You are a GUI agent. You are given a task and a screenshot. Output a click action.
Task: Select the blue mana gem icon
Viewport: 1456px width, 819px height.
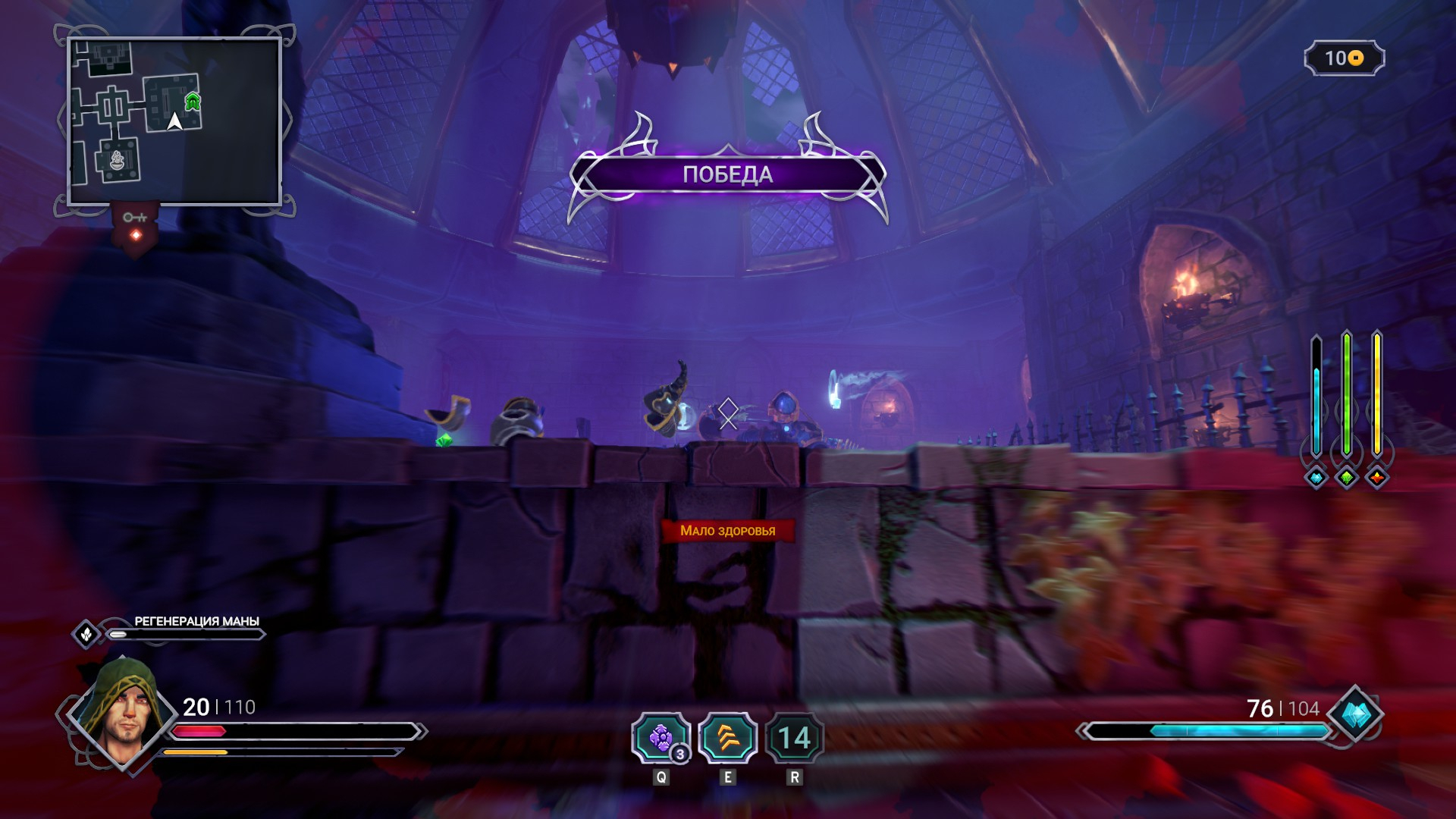(1316, 478)
